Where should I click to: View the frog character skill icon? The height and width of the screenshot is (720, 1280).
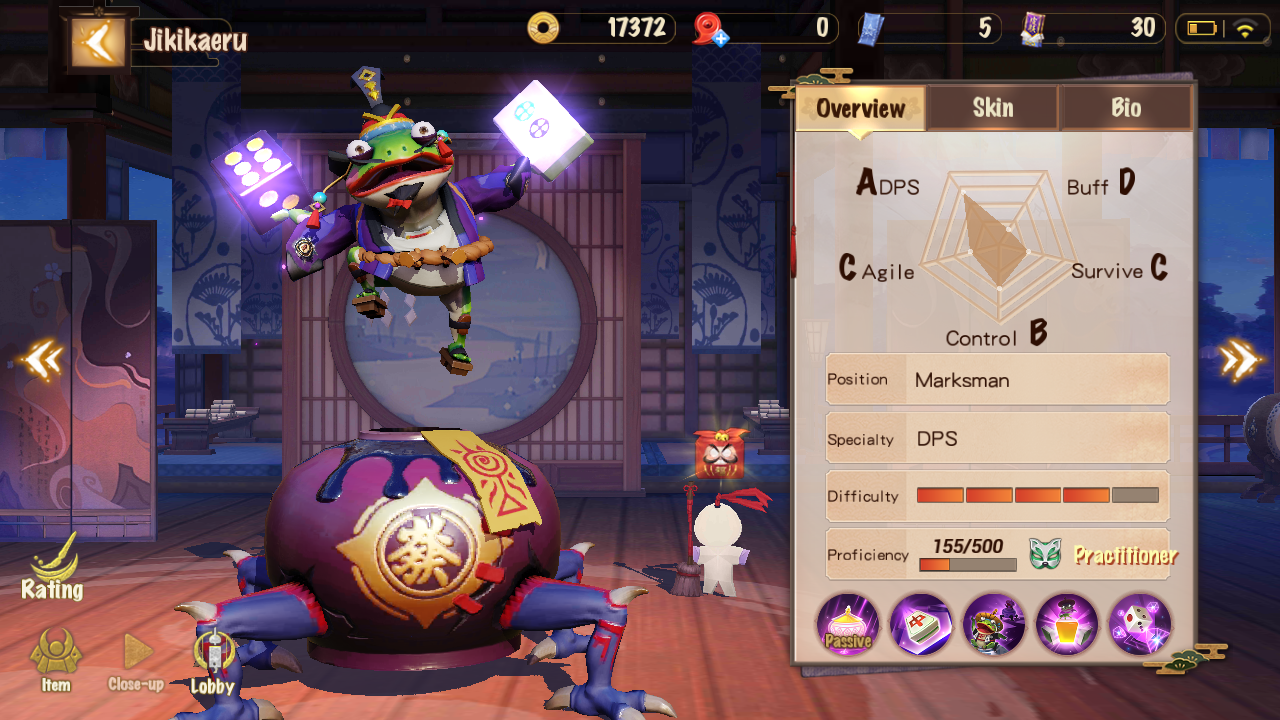(994, 625)
